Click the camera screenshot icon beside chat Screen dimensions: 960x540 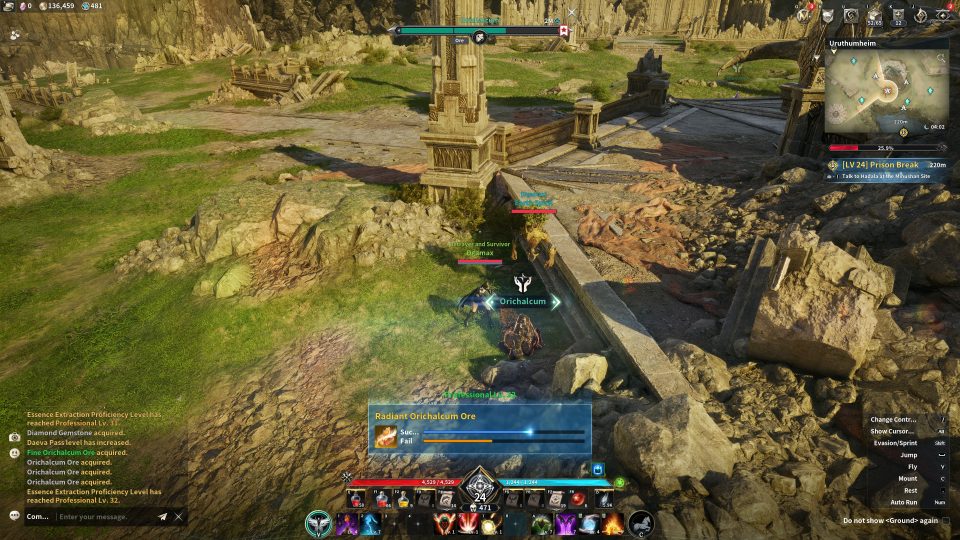coord(14,437)
